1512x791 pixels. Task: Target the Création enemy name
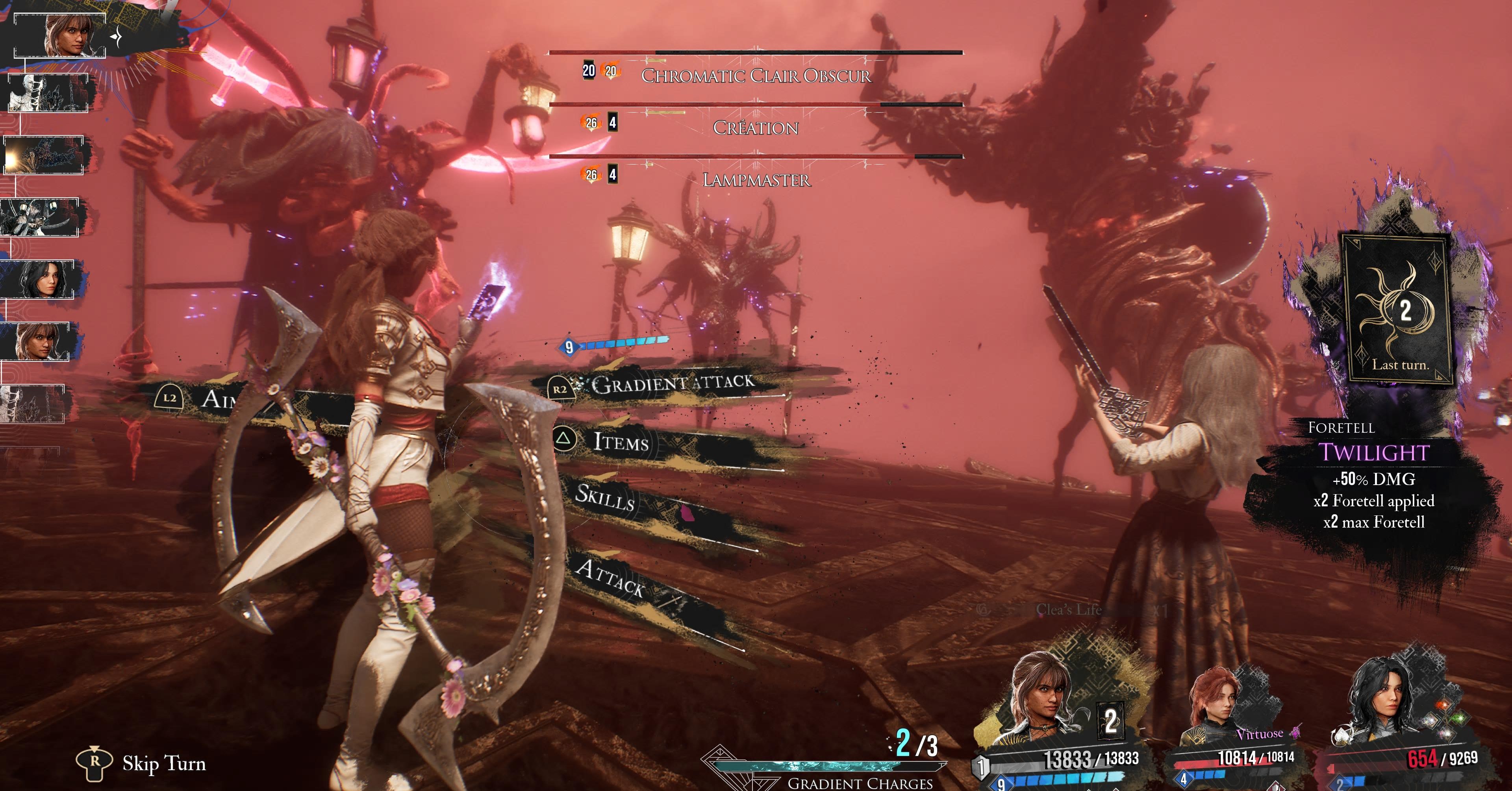756,128
